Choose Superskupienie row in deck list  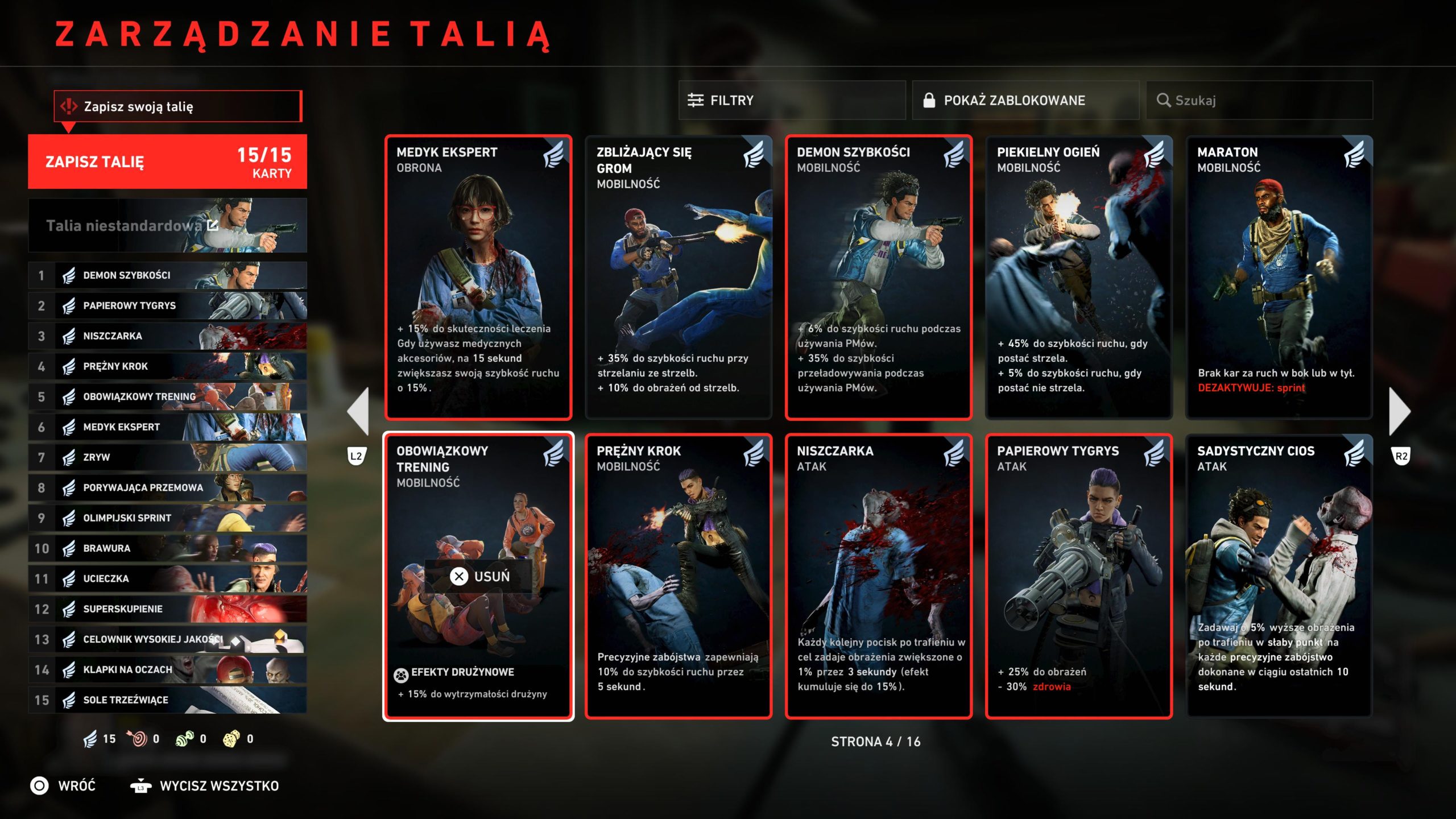pyautogui.click(x=167, y=609)
